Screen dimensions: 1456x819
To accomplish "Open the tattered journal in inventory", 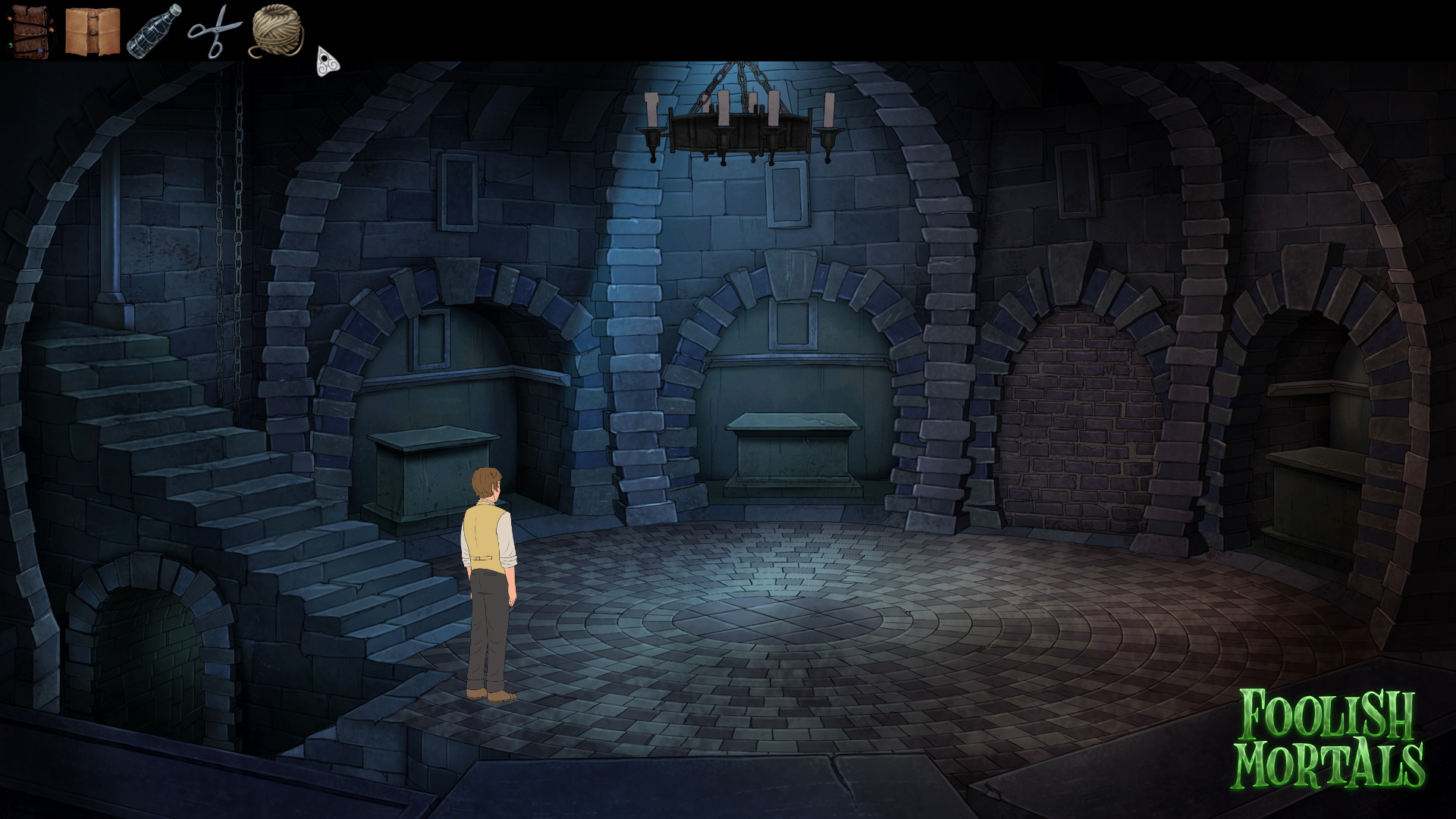I will [89, 30].
